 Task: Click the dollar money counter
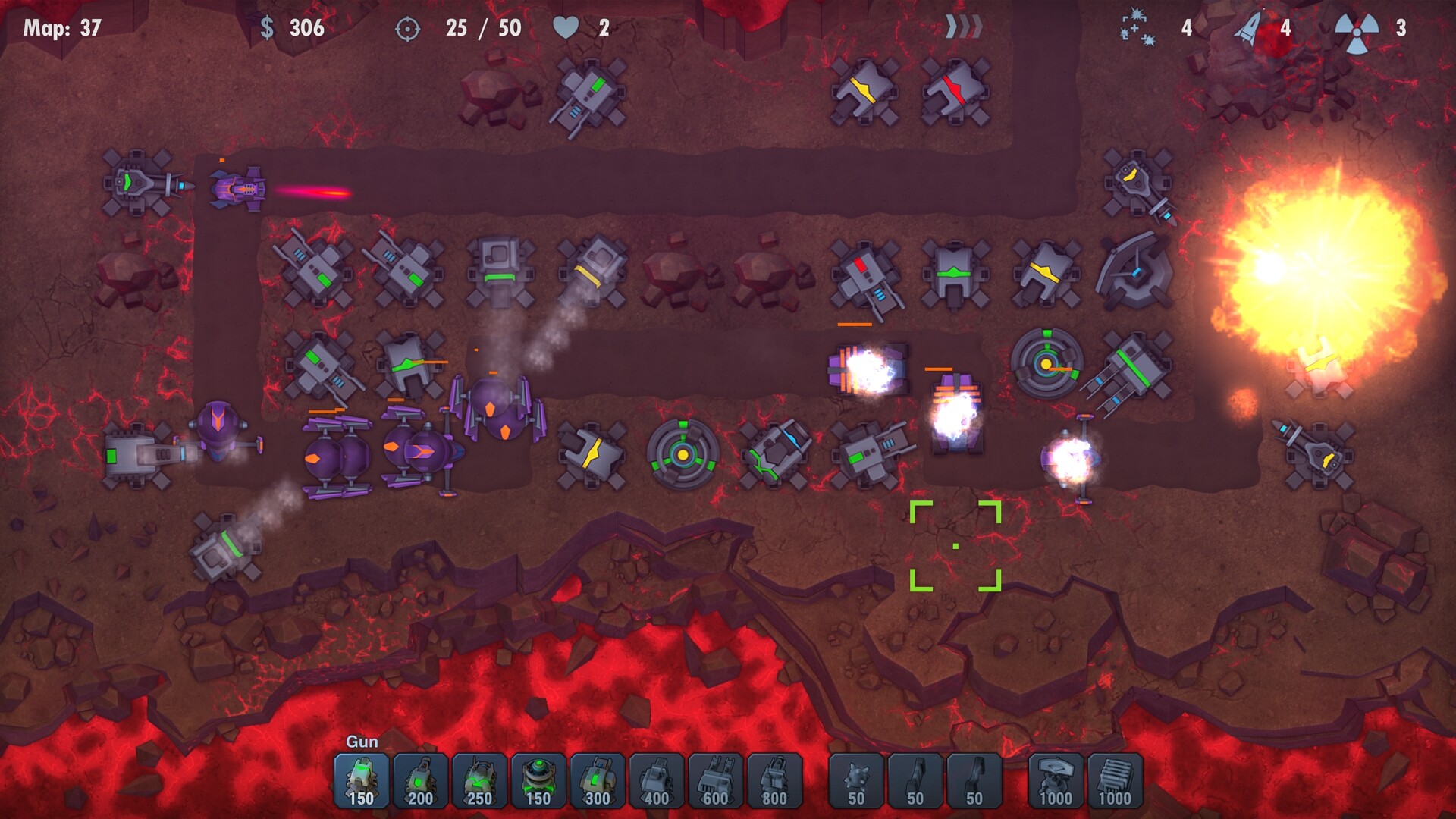(267, 29)
